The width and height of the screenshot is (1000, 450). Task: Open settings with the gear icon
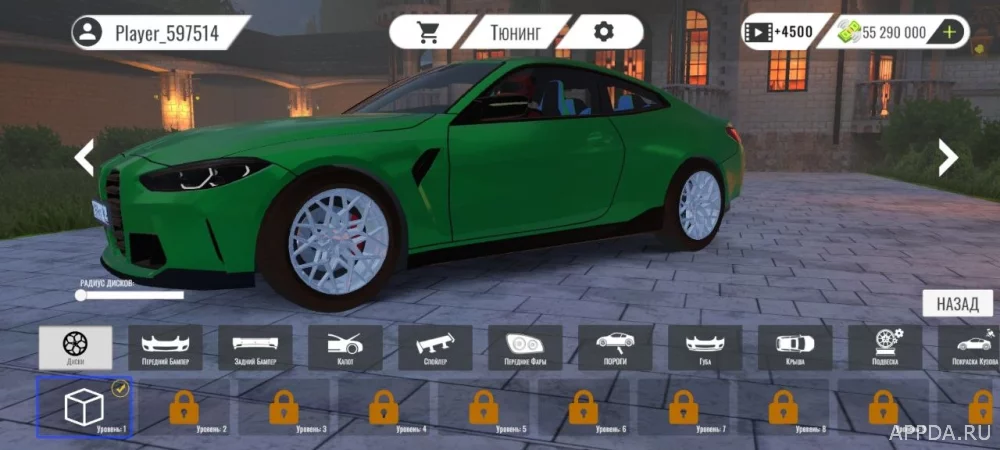(x=603, y=32)
